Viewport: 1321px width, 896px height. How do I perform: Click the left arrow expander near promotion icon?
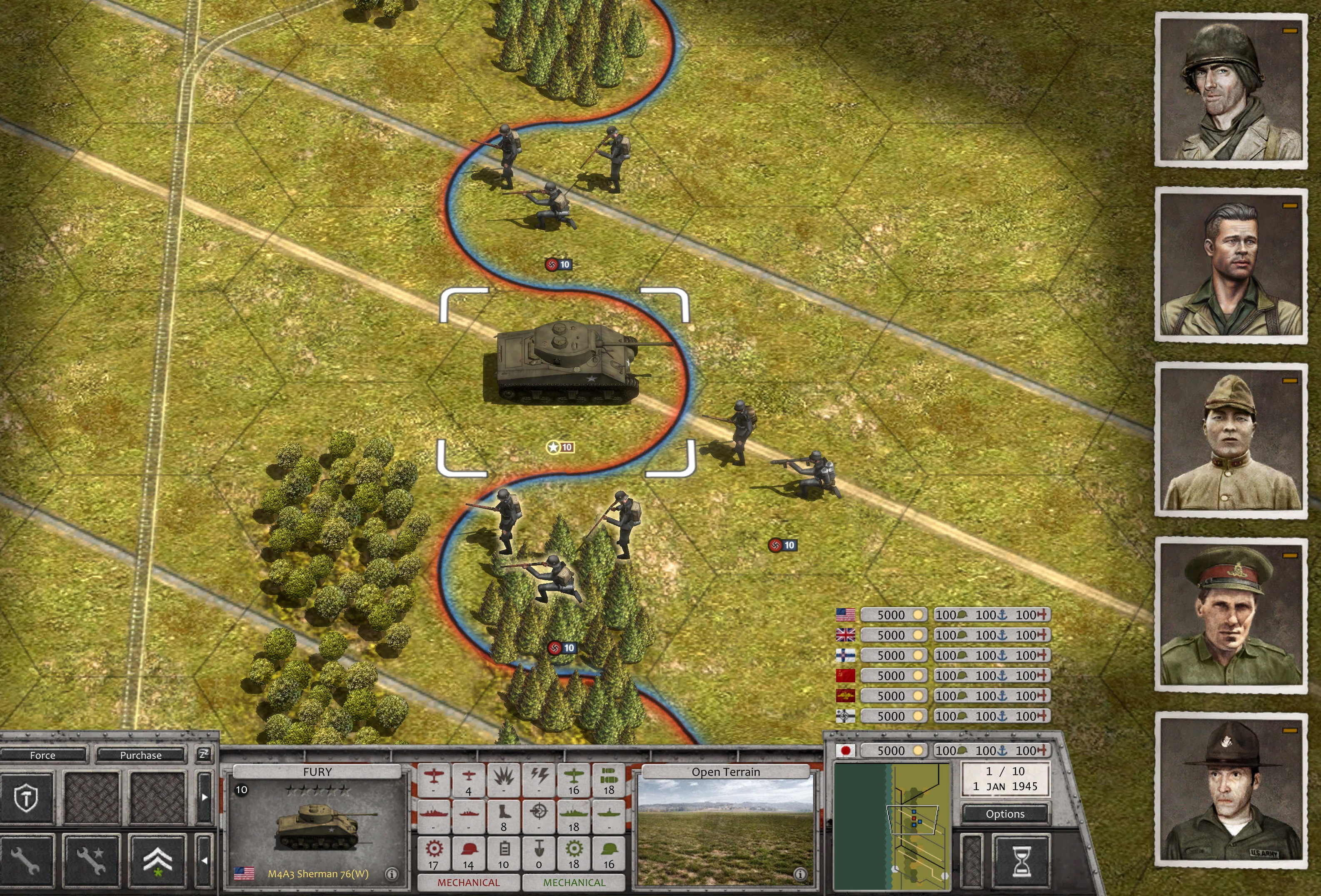pos(206,861)
